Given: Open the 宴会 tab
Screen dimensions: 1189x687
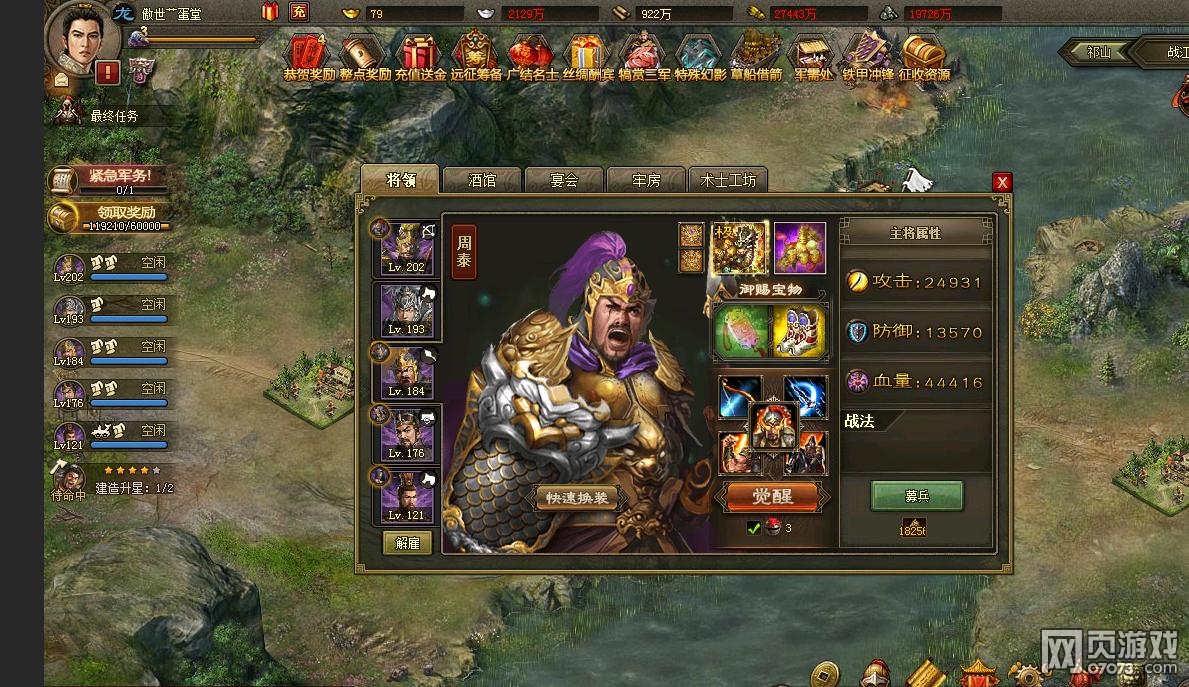Looking at the screenshot, I should 564,180.
